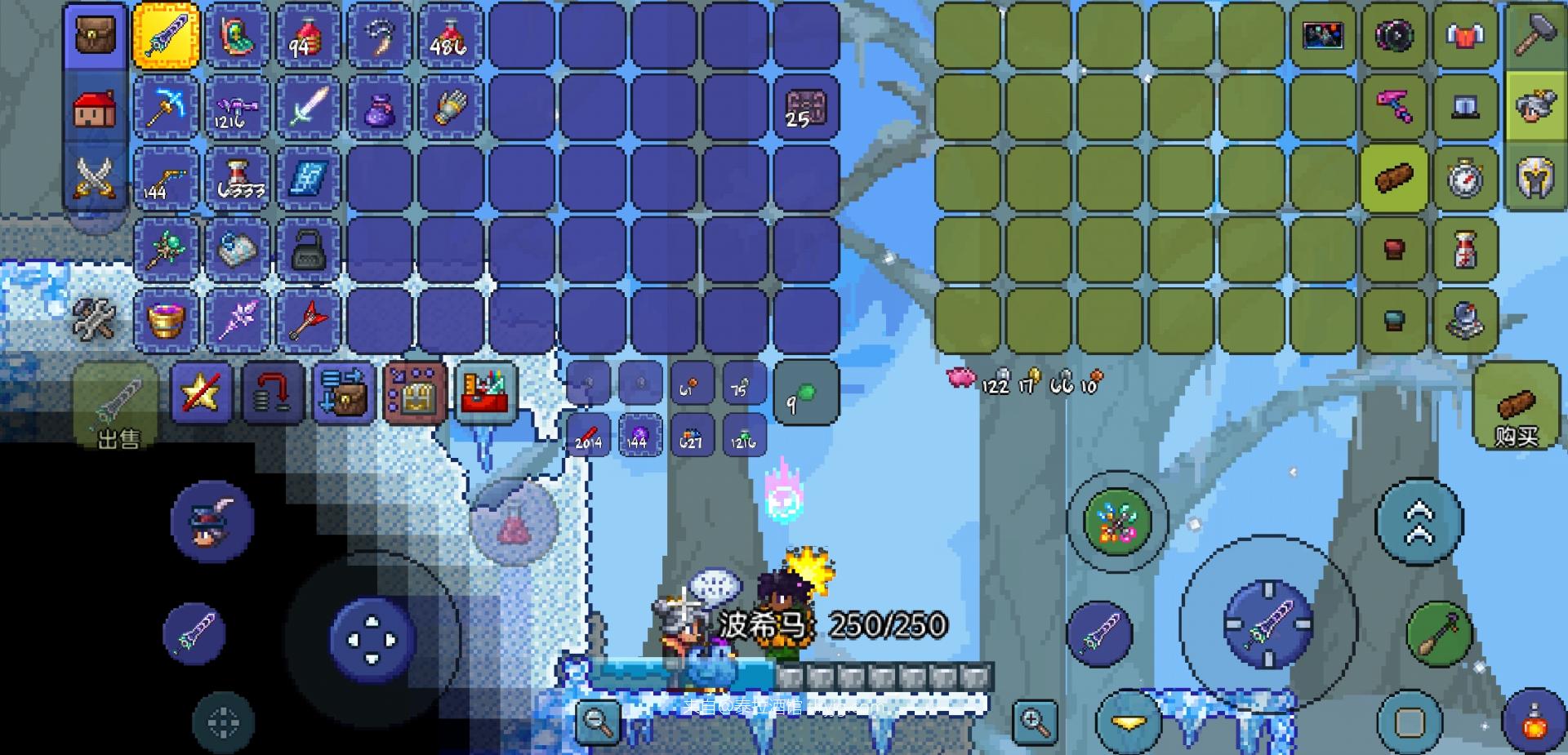Switch to the housing tab
Viewport: 1568px width, 755px height.
[x=95, y=108]
